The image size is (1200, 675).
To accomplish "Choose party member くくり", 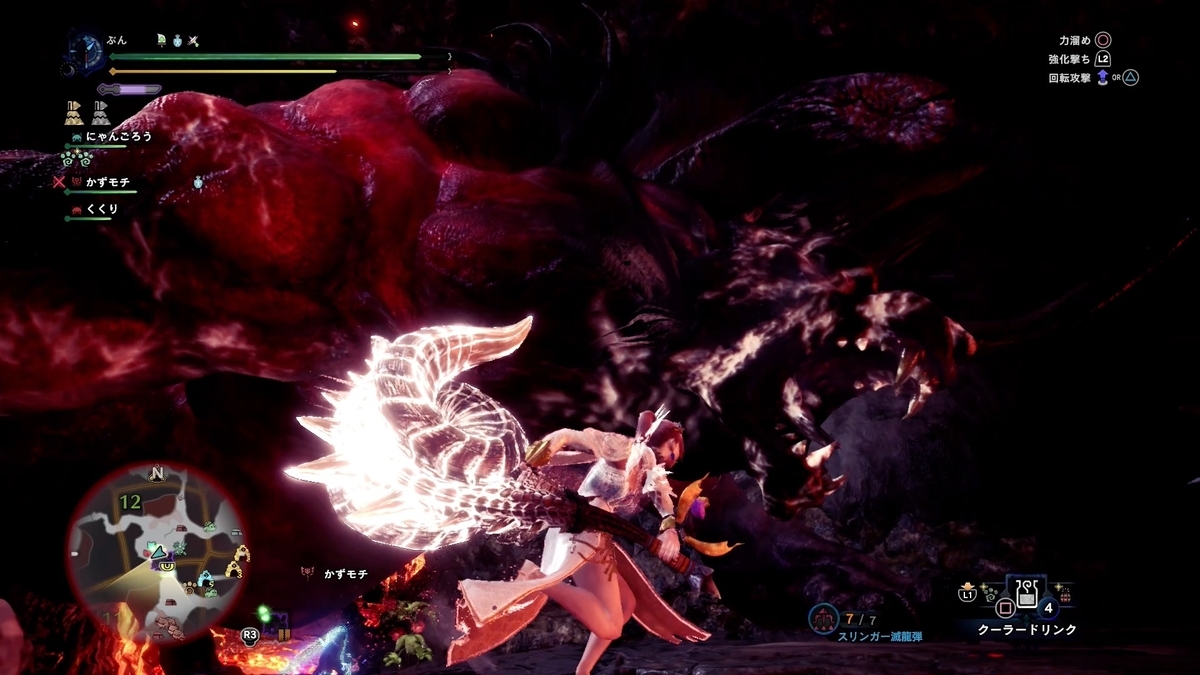I will pos(101,209).
